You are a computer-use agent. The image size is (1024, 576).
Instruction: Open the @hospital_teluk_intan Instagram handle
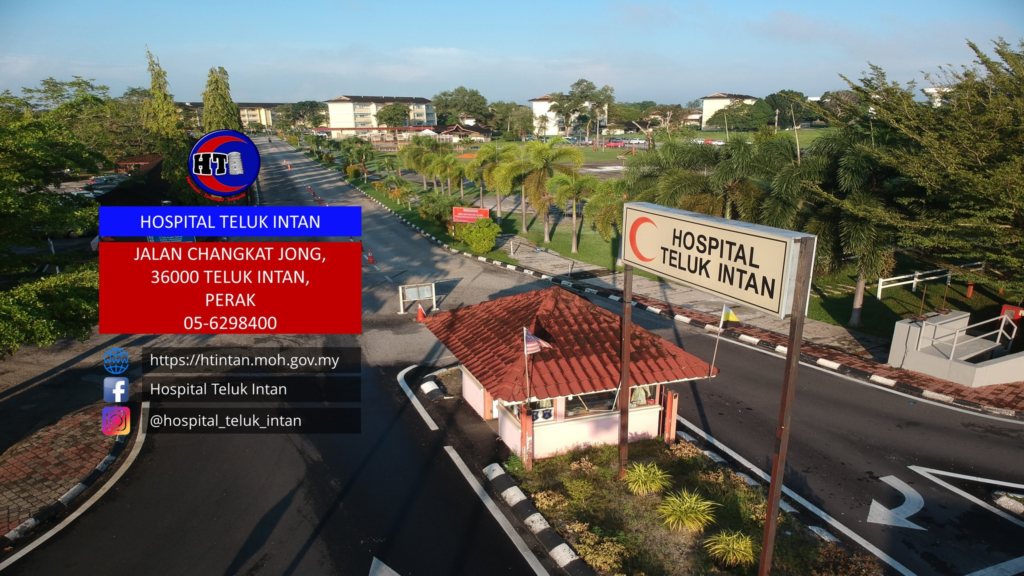[225, 421]
